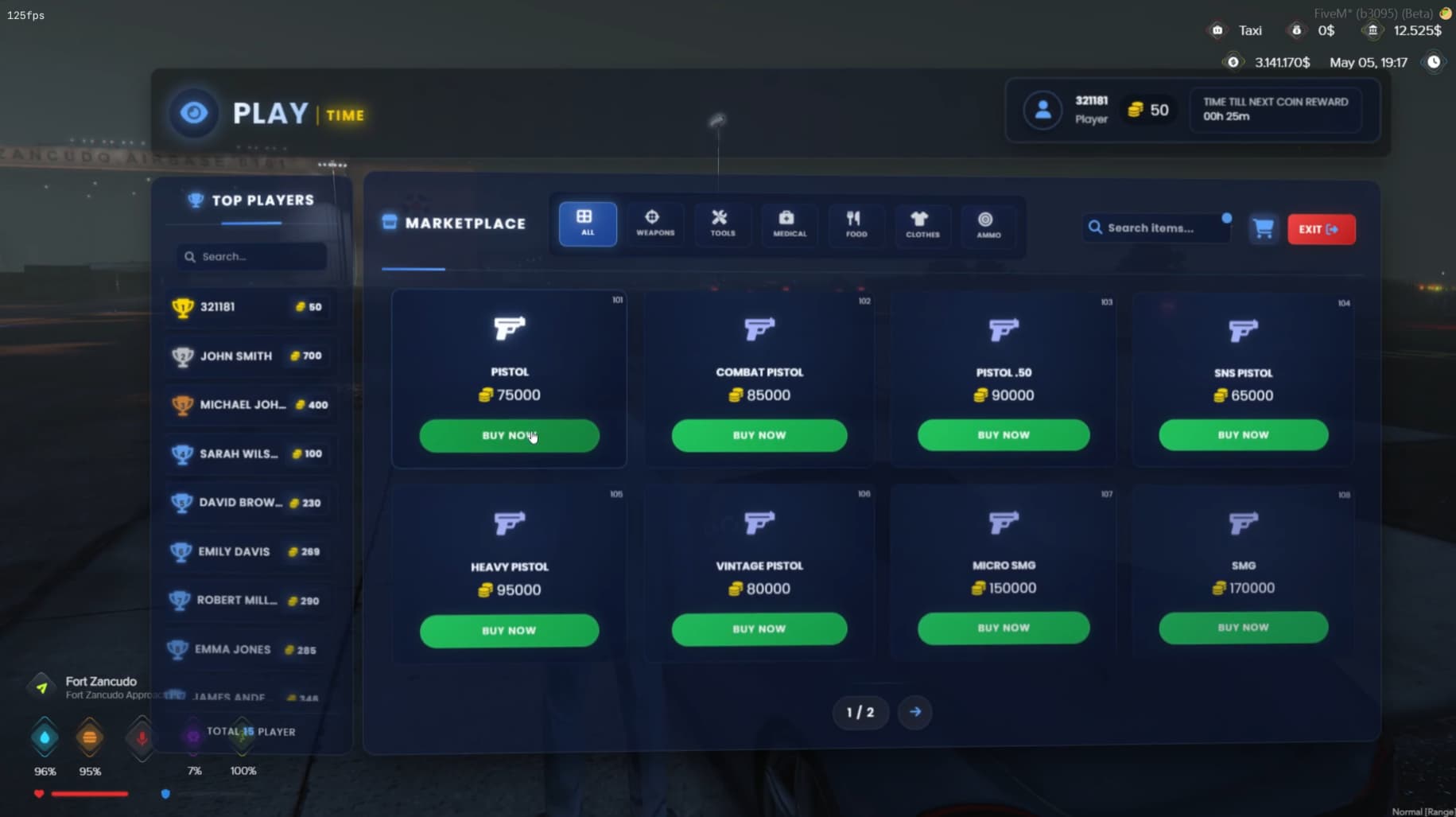
Task: Select the Ammo category icon
Action: (988, 225)
